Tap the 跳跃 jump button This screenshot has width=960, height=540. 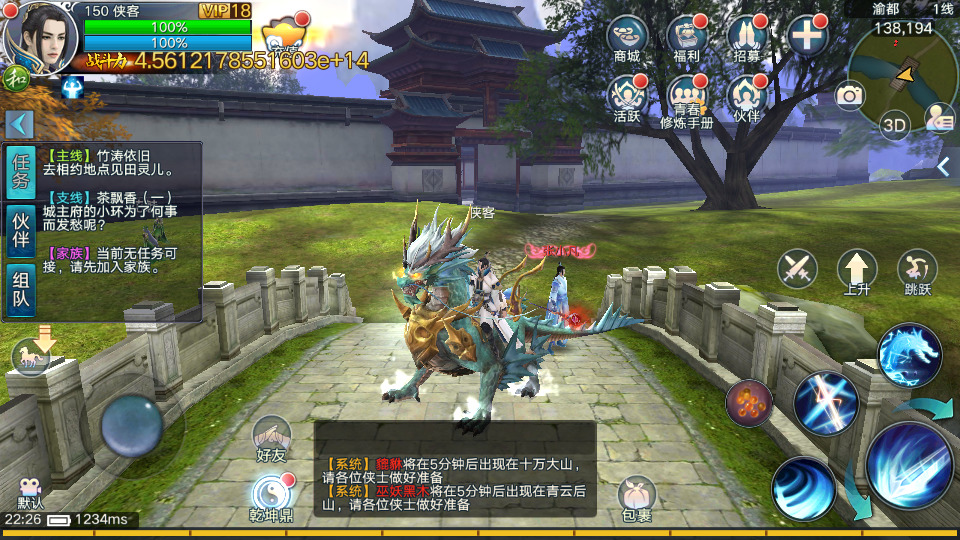[x=917, y=271]
